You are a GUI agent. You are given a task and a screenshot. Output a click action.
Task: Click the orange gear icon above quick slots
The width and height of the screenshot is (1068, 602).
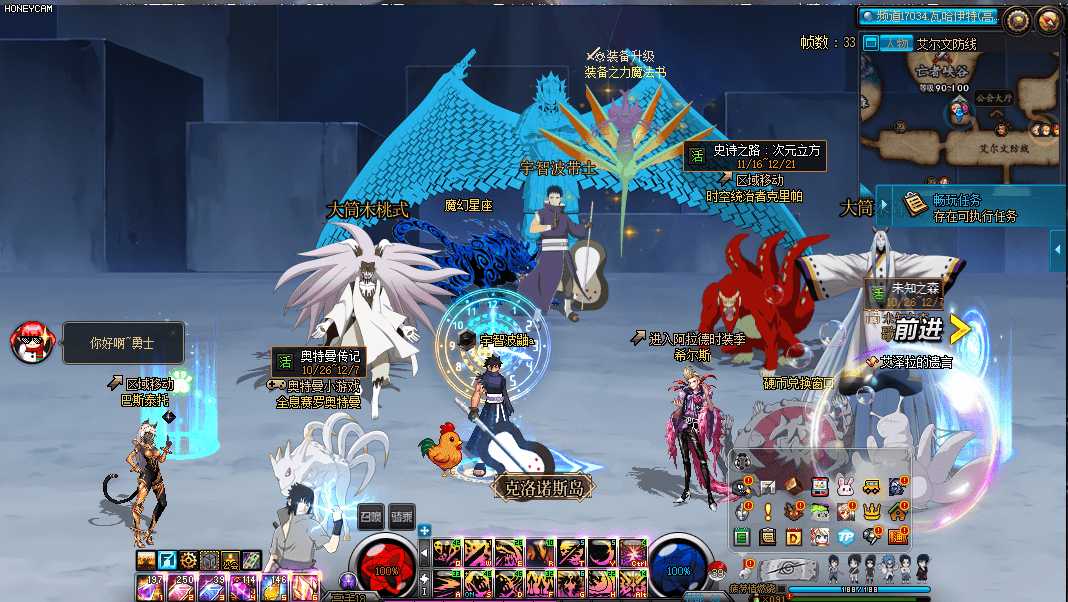[x=187, y=561]
